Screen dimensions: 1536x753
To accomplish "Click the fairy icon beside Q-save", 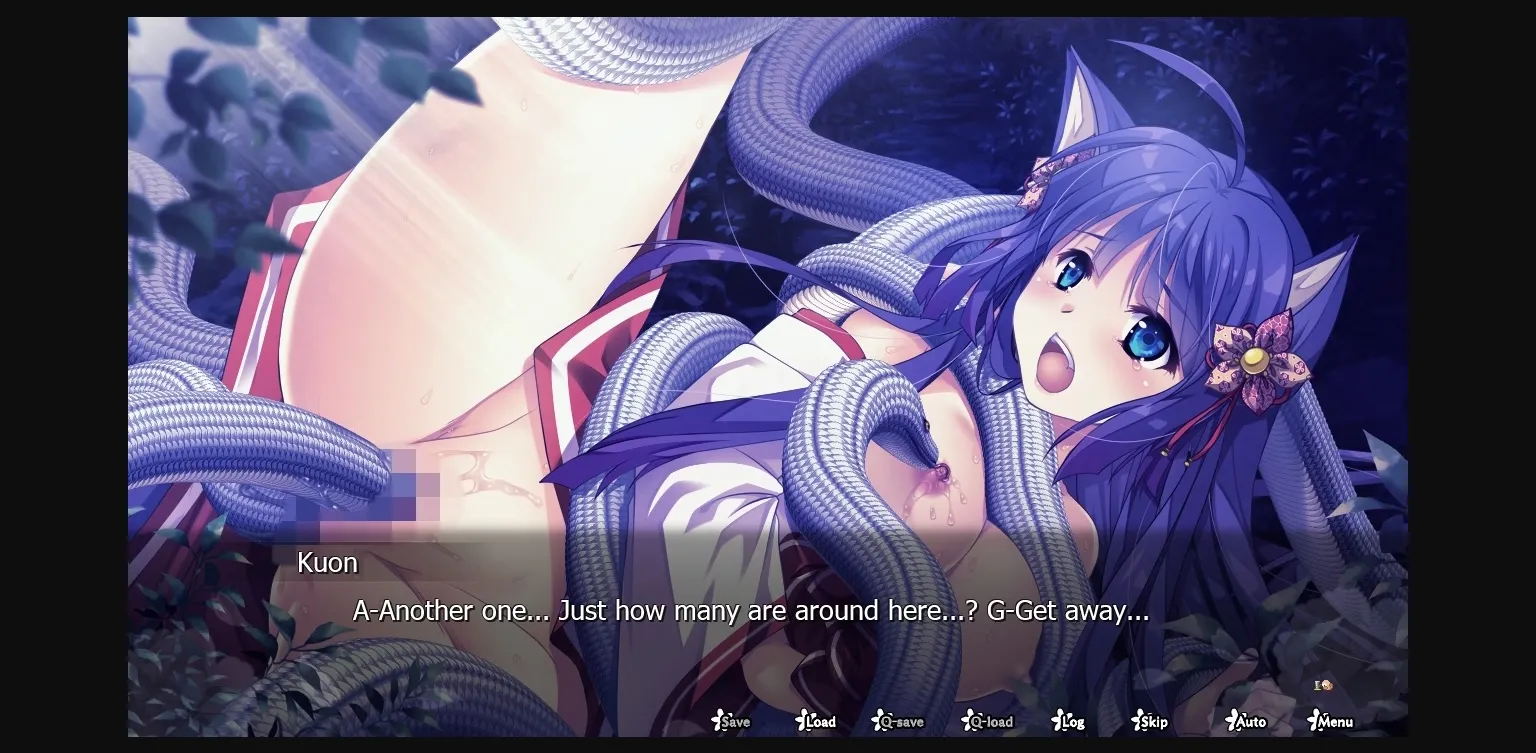I will pyautogui.click(x=878, y=720).
